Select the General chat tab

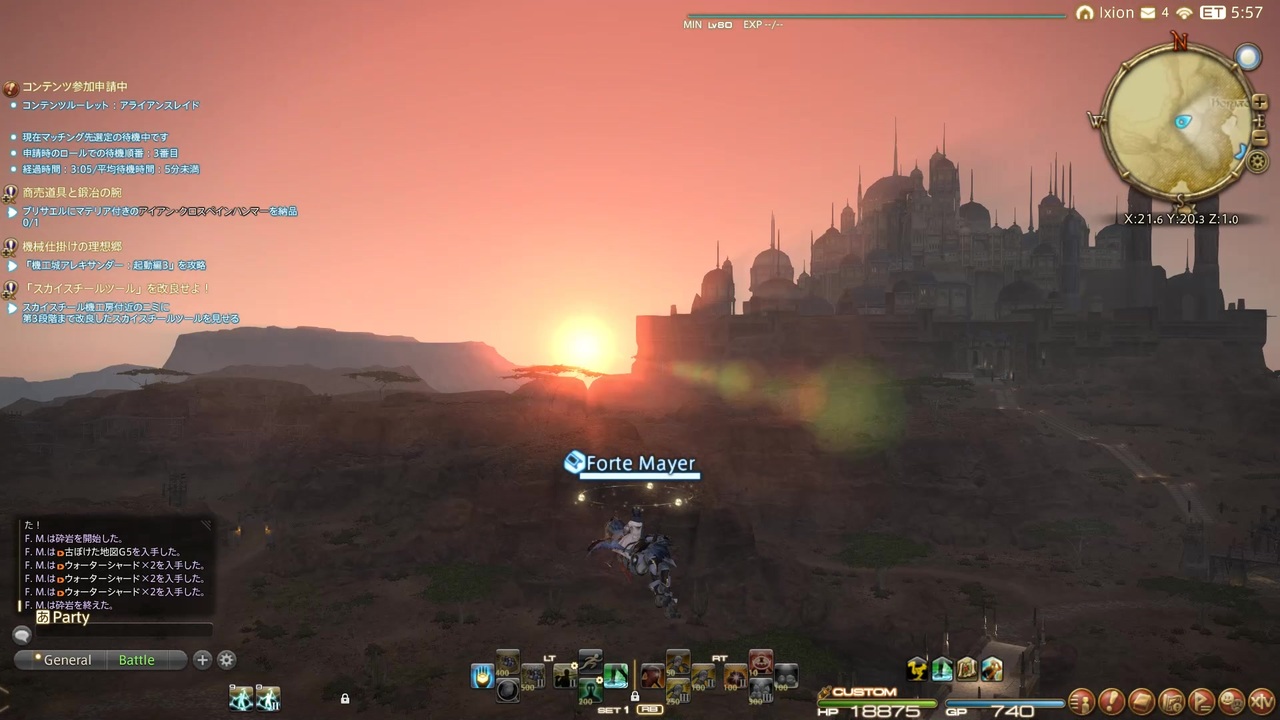point(67,660)
